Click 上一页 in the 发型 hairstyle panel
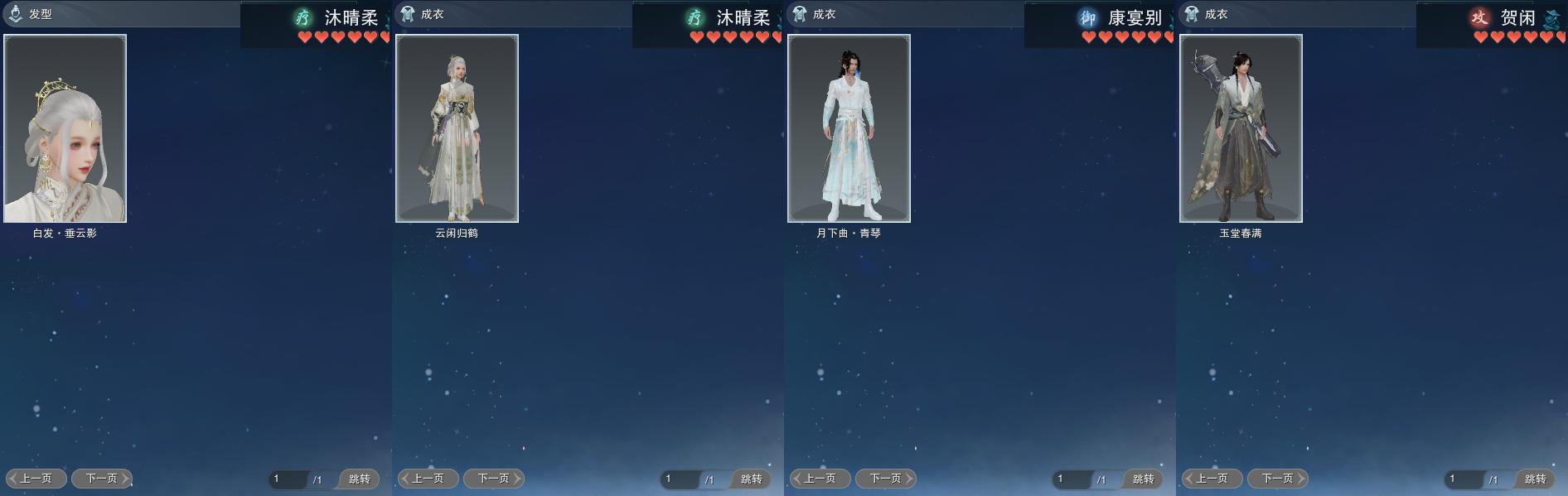Viewport: 1568px width, 496px height. click(36, 479)
